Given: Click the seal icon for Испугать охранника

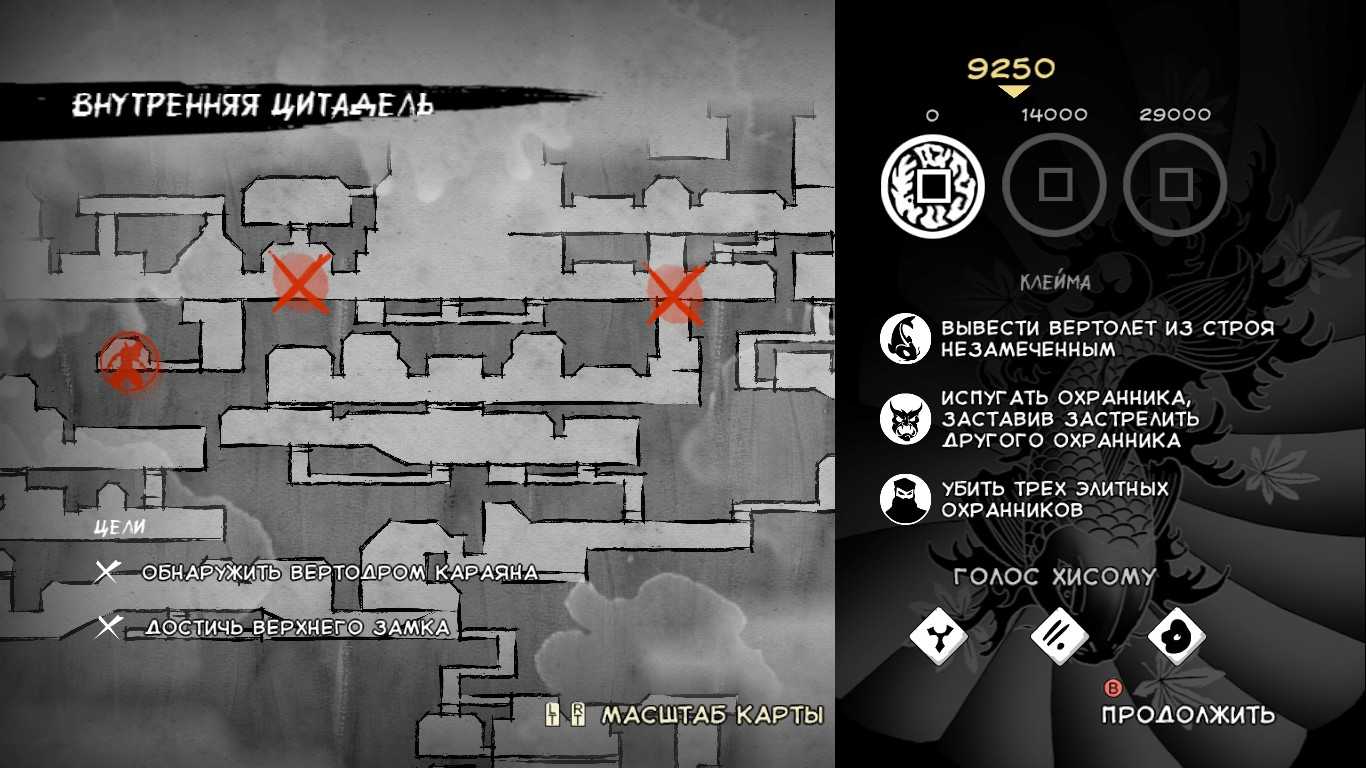Looking at the screenshot, I should tap(905, 419).
